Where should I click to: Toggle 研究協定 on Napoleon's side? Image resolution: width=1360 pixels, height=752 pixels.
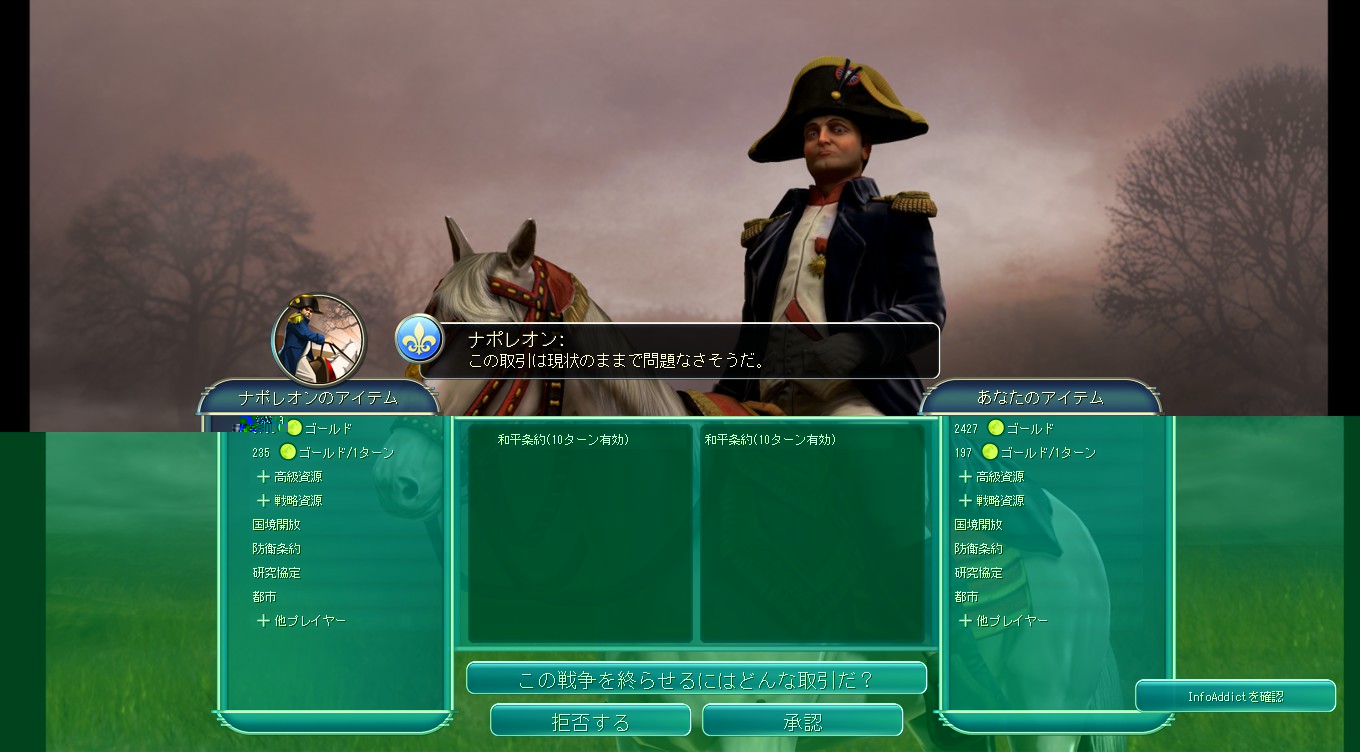click(x=275, y=572)
